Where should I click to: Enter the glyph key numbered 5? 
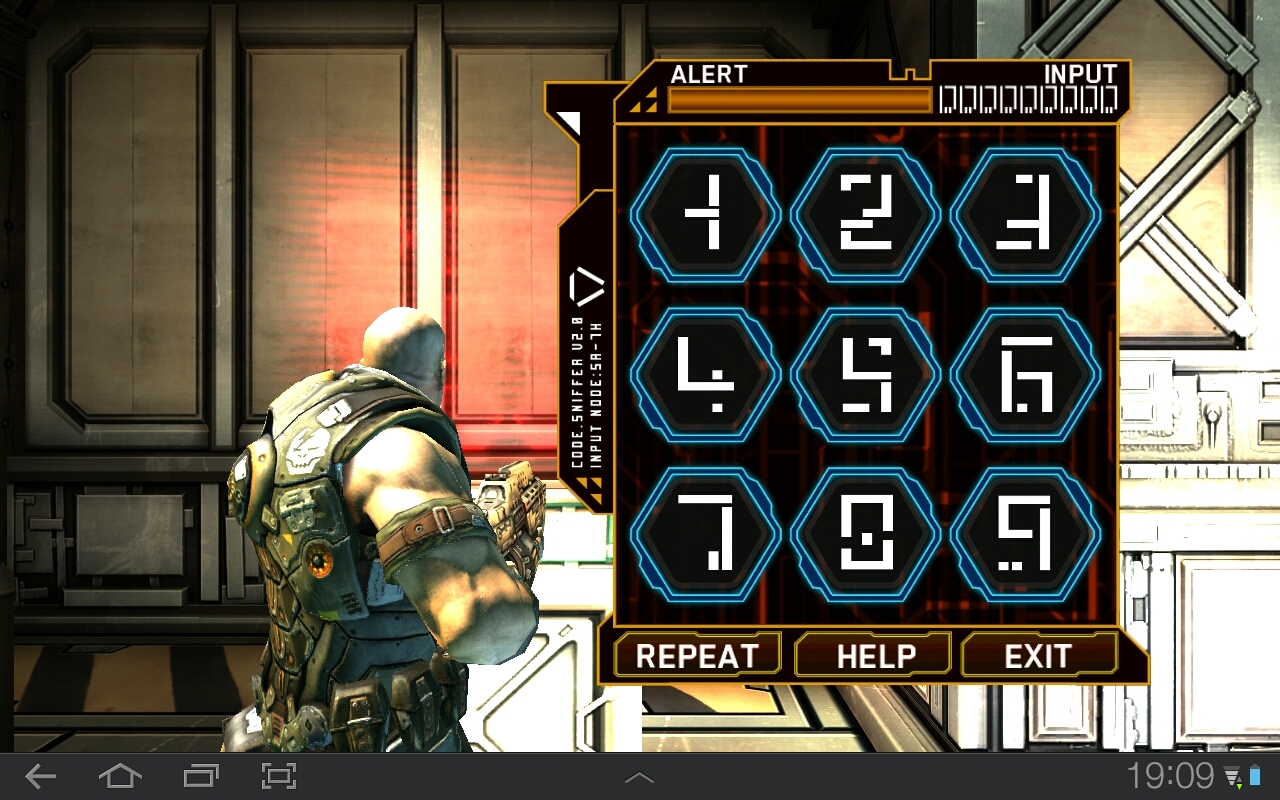point(866,374)
